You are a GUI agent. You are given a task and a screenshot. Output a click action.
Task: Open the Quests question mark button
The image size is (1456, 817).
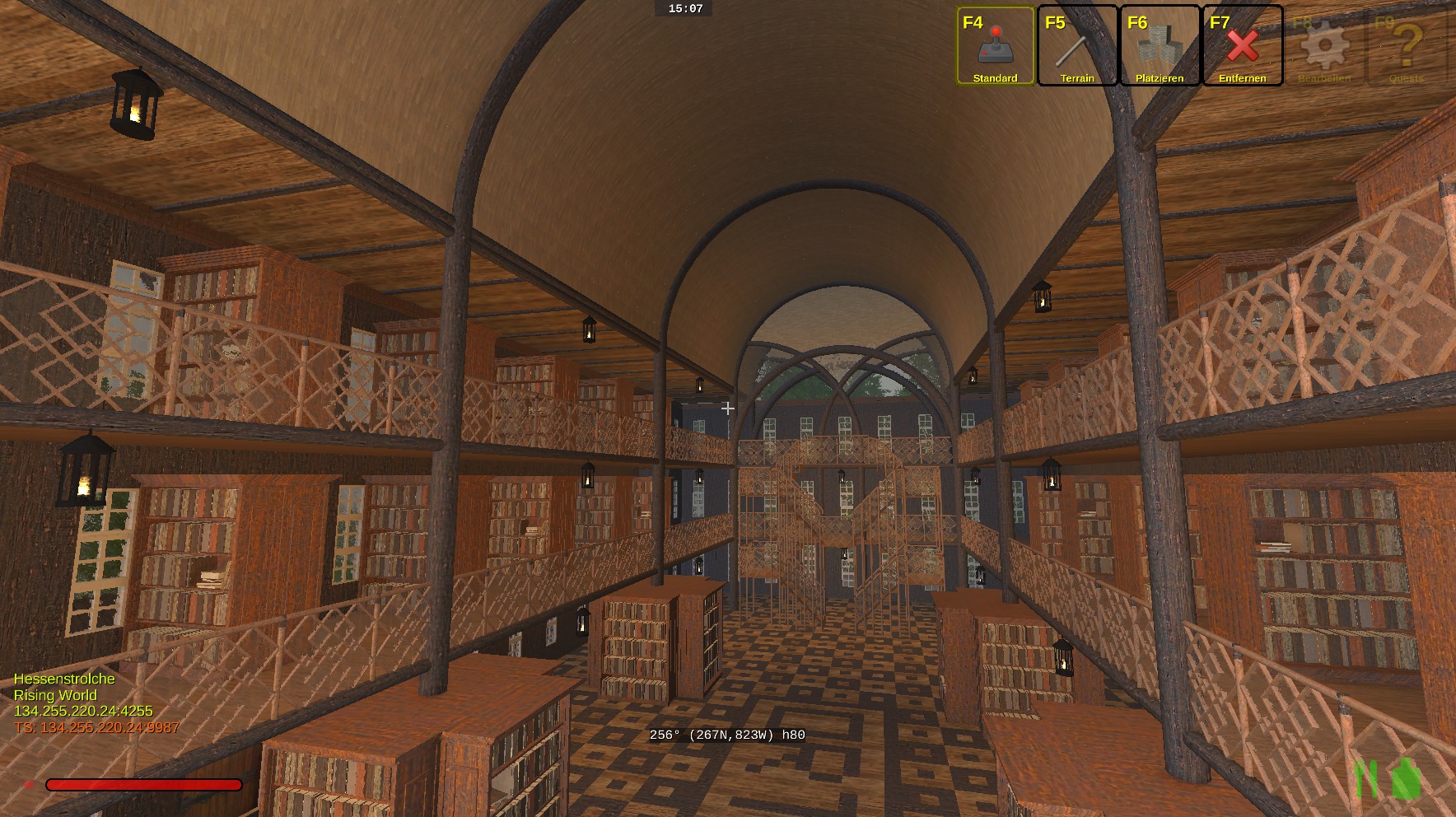1407,46
